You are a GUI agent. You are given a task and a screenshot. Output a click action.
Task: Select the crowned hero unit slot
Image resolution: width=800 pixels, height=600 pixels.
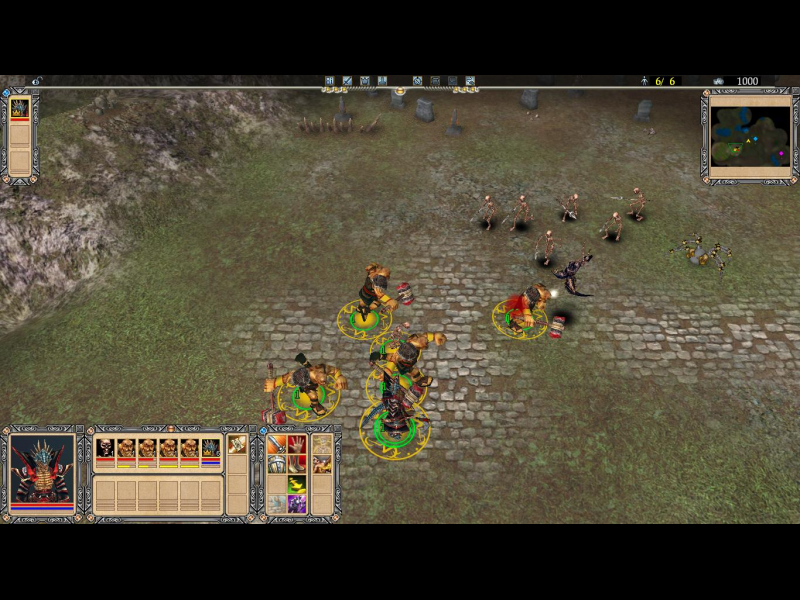click(210, 448)
